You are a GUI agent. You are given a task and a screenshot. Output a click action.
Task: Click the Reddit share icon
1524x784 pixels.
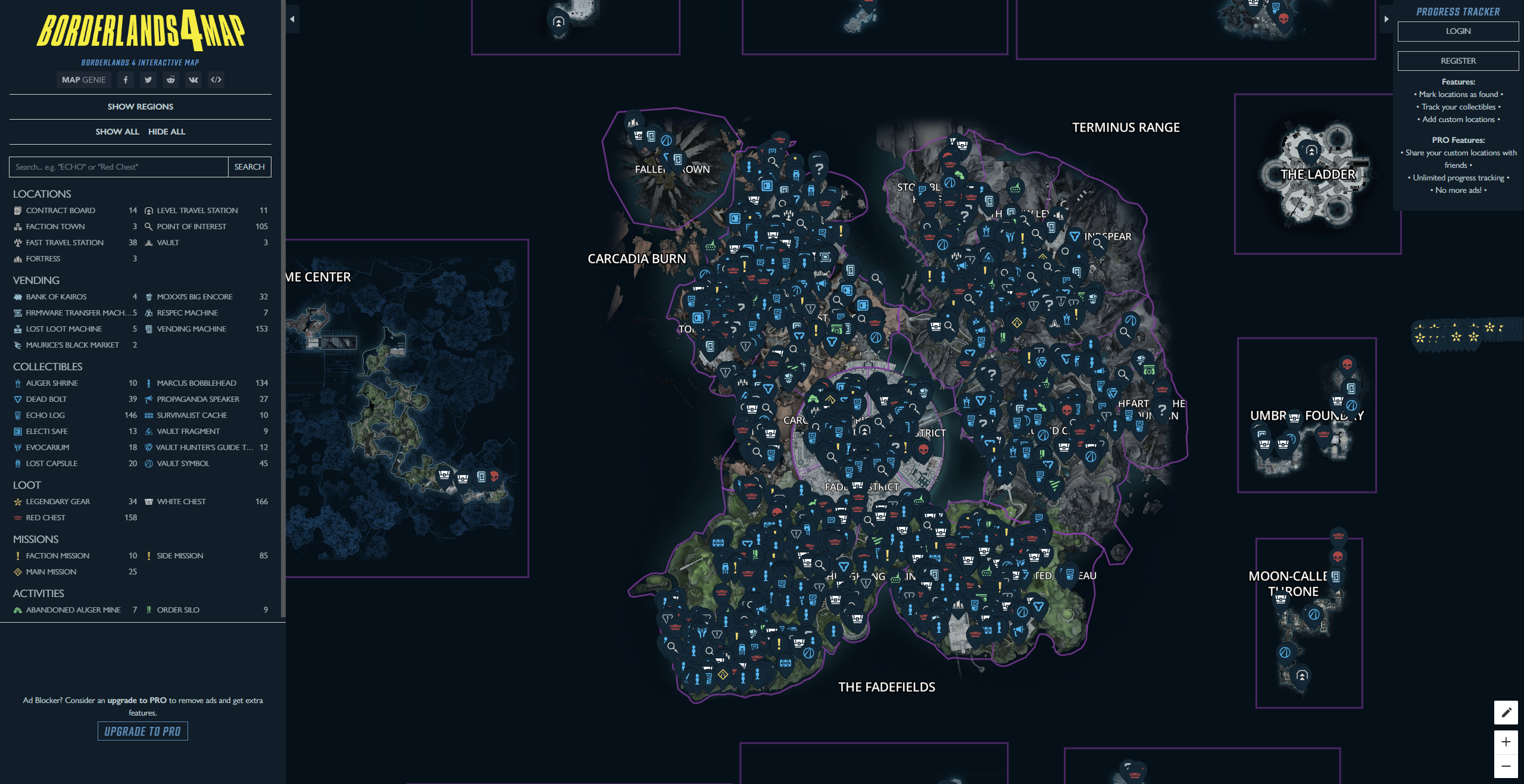pos(171,80)
